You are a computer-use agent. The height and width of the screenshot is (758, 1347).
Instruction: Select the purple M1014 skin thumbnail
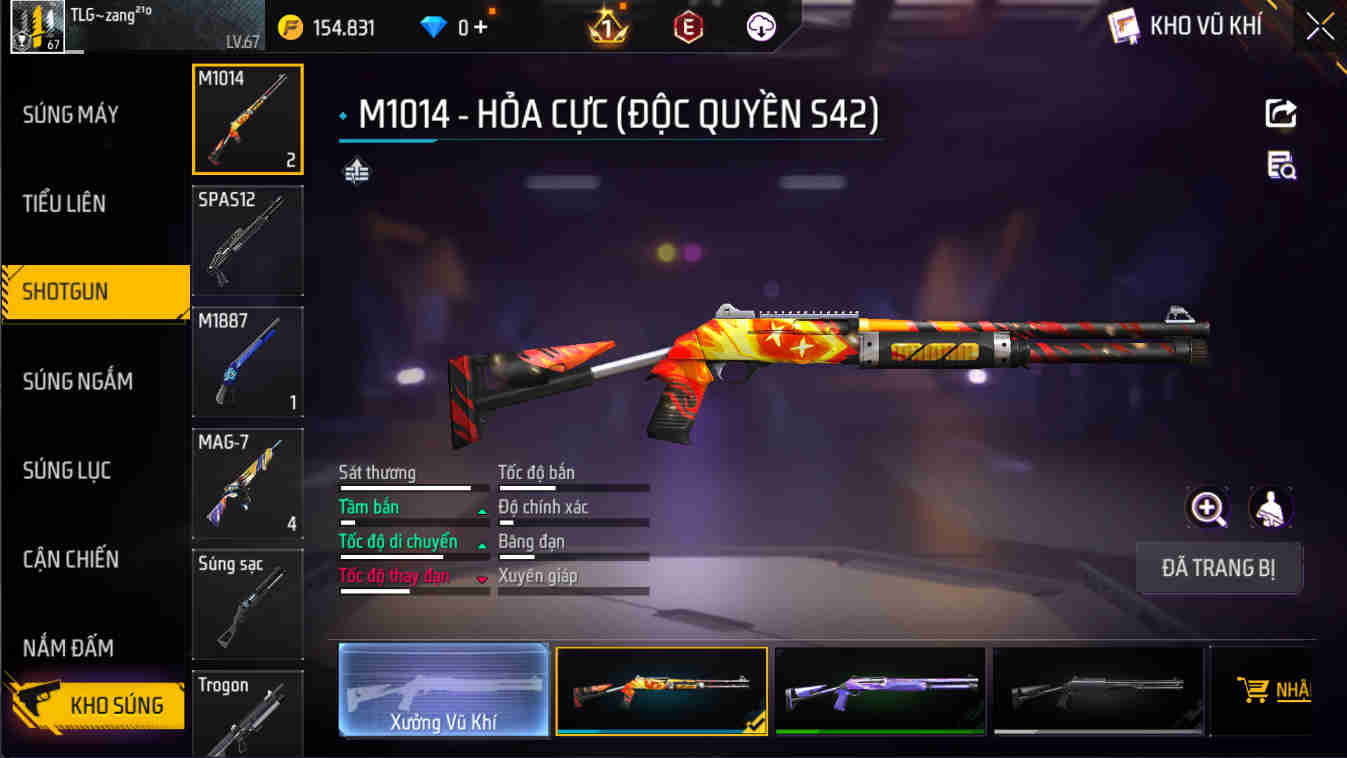click(x=880, y=690)
